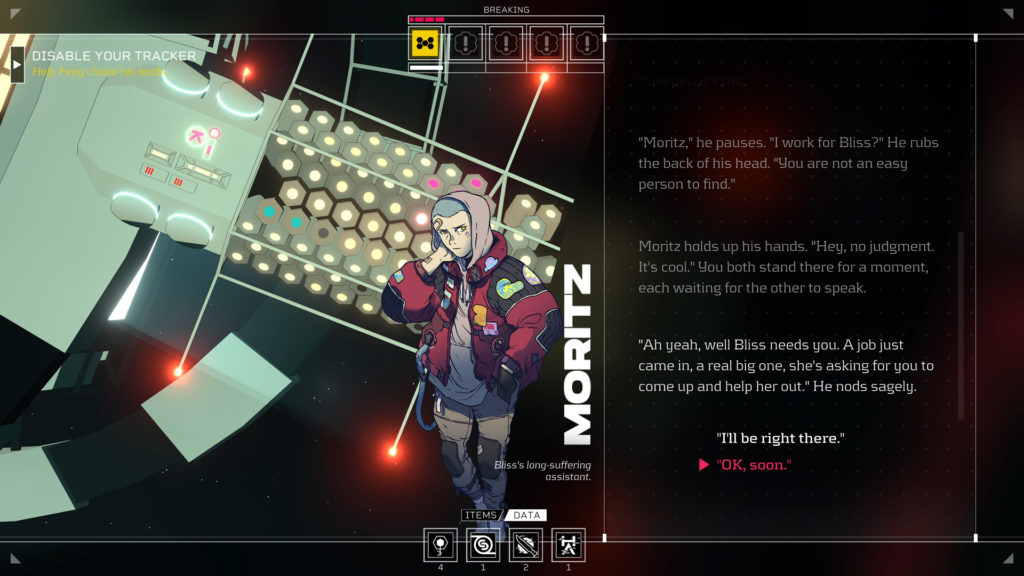
Task: Select the blade item slot
Action: point(526,546)
